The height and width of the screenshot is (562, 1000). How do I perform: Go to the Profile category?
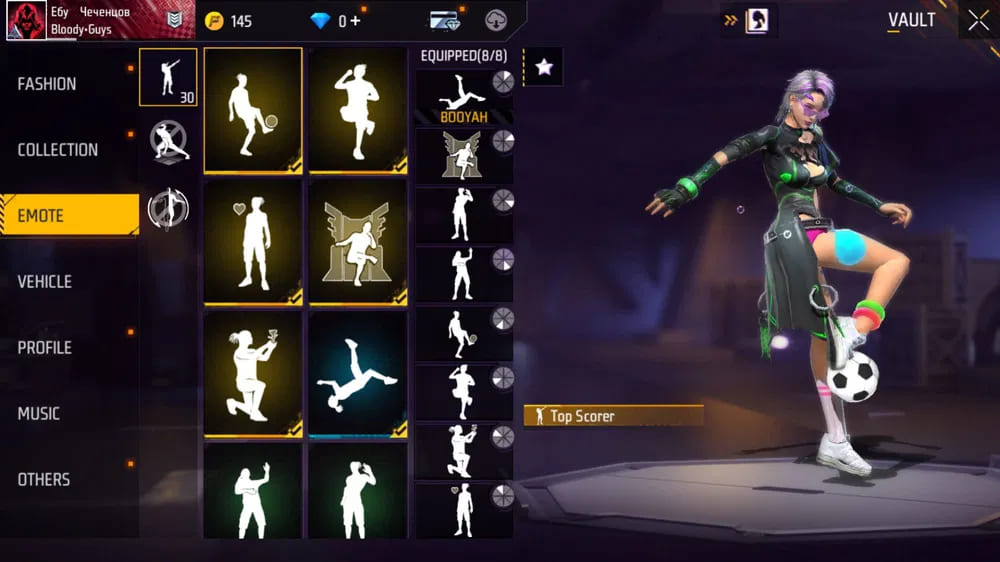pyautogui.click(x=45, y=348)
